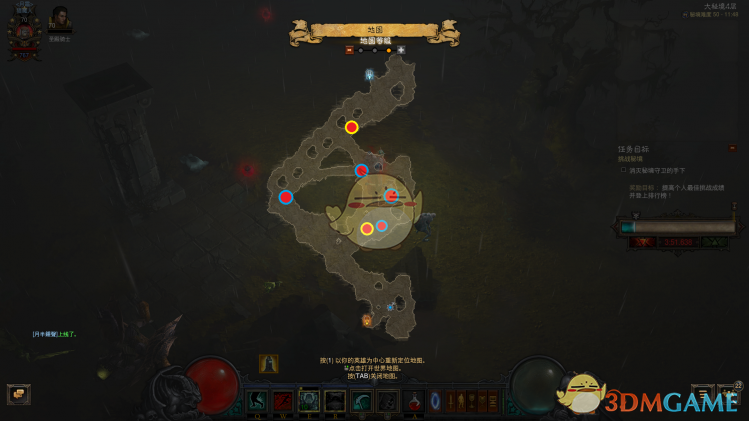Click the large blue-ringed marker on map's left
The image size is (749, 421).
286,197
